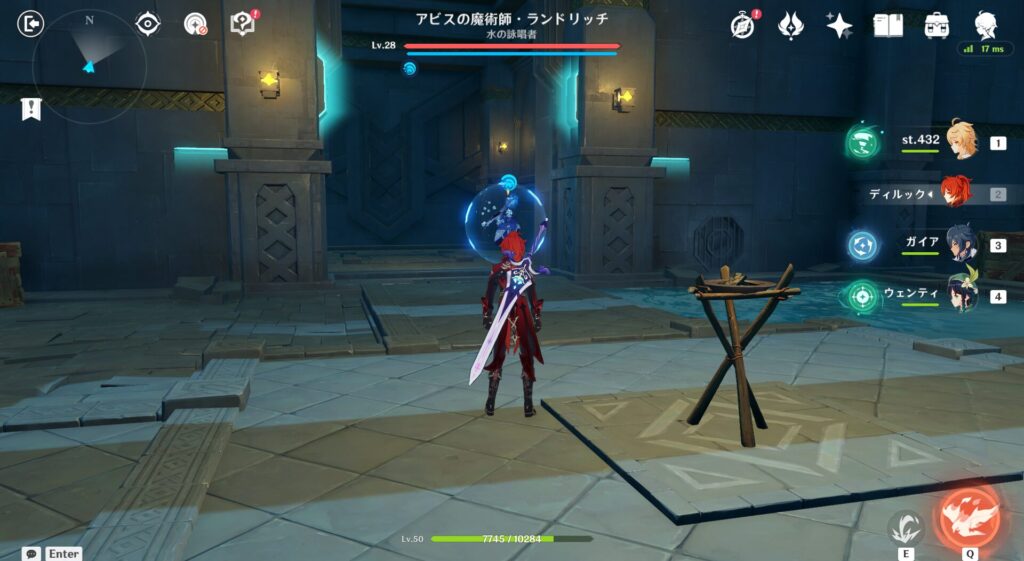Image resolution: width=1024 pixels, height=561 pixels.
Task: Click the concentric rings icon with red badge
Action: (x=196, y=24)
